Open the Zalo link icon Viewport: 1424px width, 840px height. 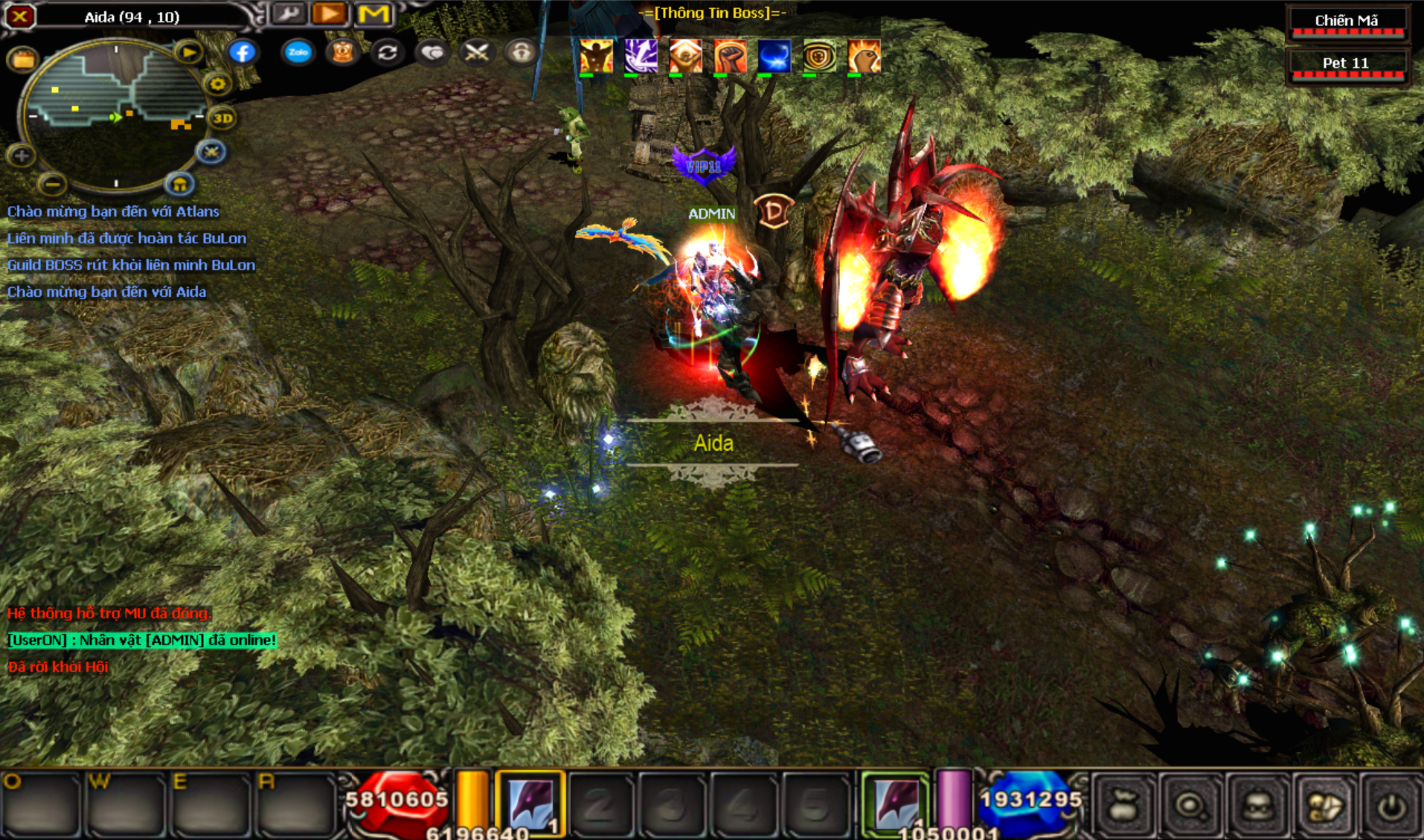click(298, 52)
